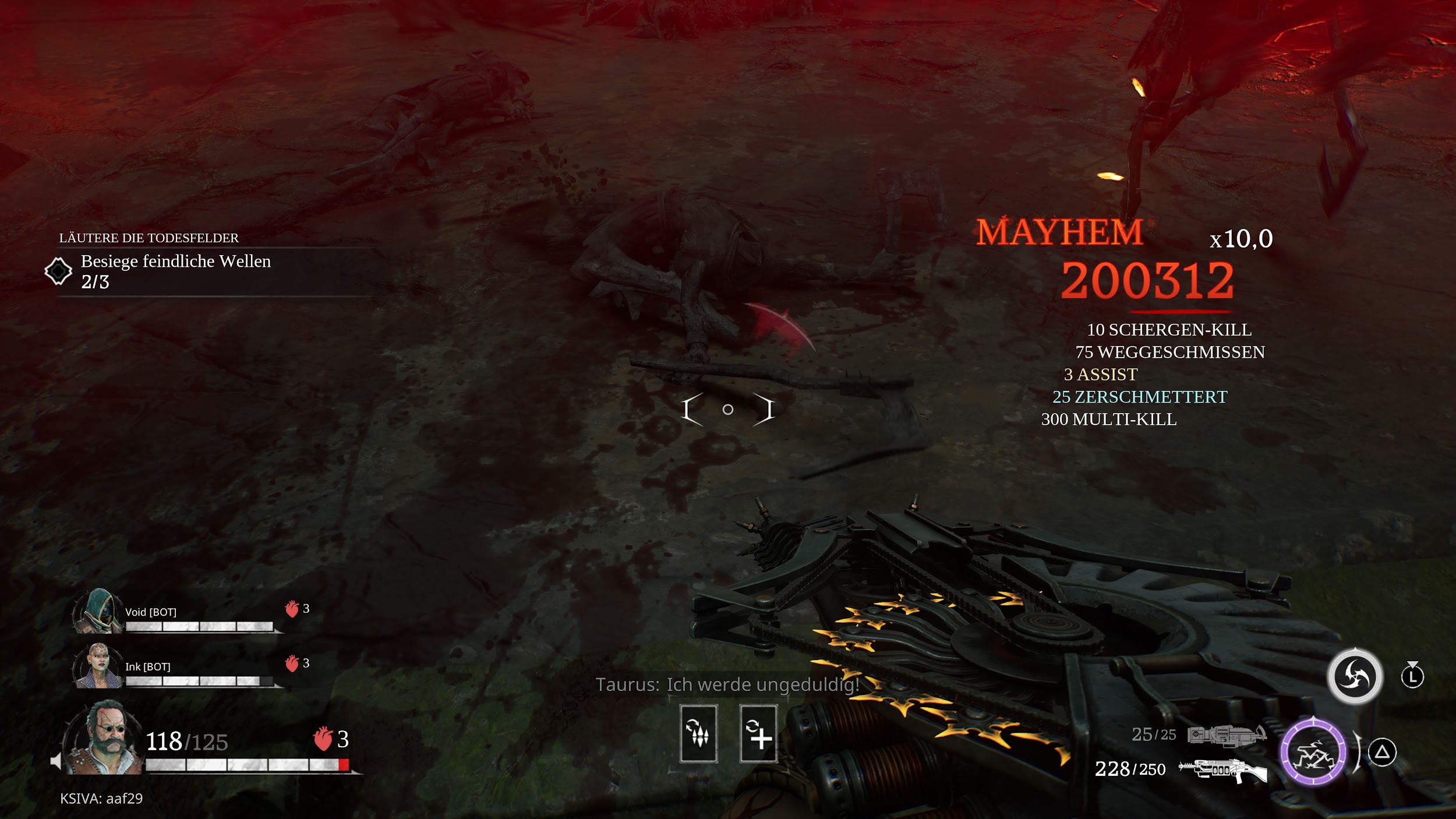Click Void bot's teammate portrait
The height and width of the screenshot is (819, 1456).
(x=97, y=612)
